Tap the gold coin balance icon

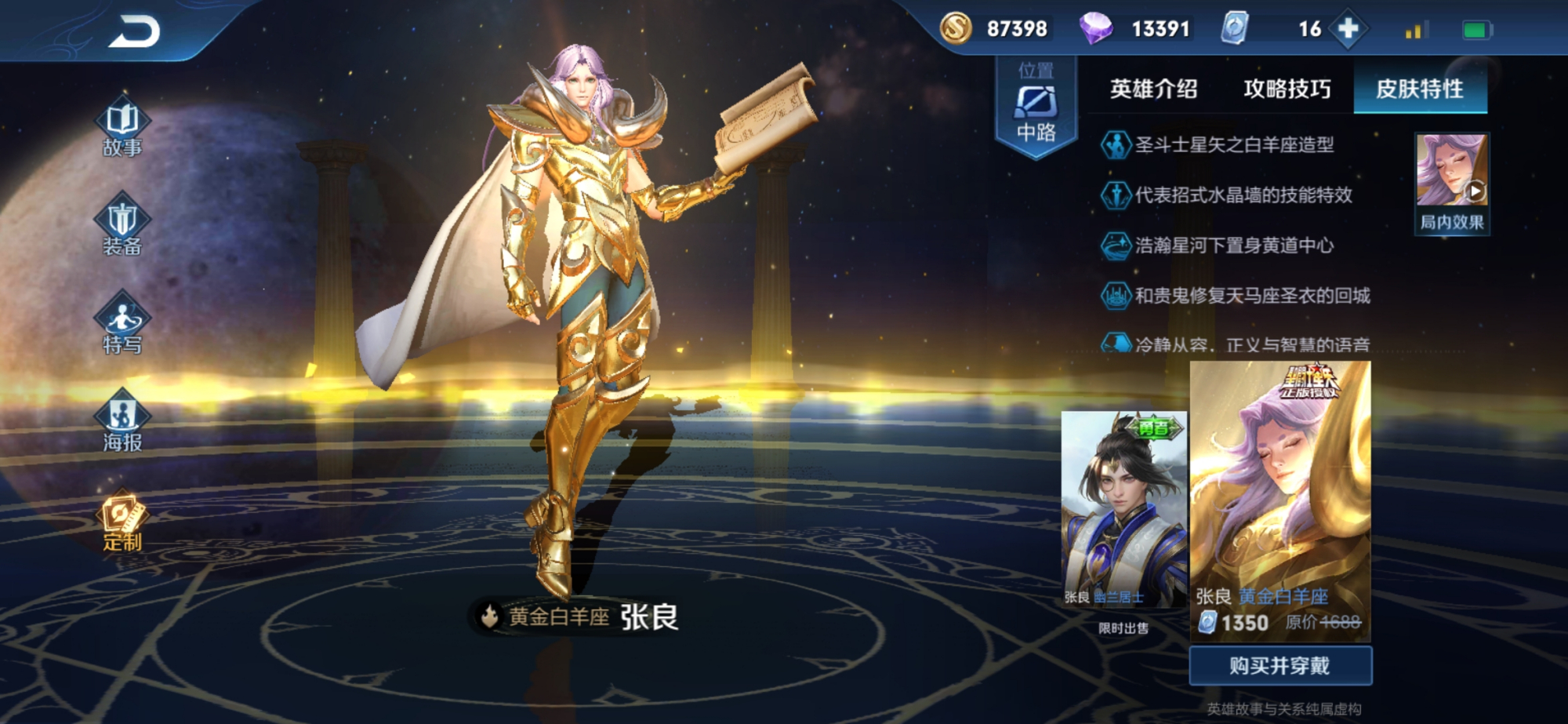tap(955, 27)
